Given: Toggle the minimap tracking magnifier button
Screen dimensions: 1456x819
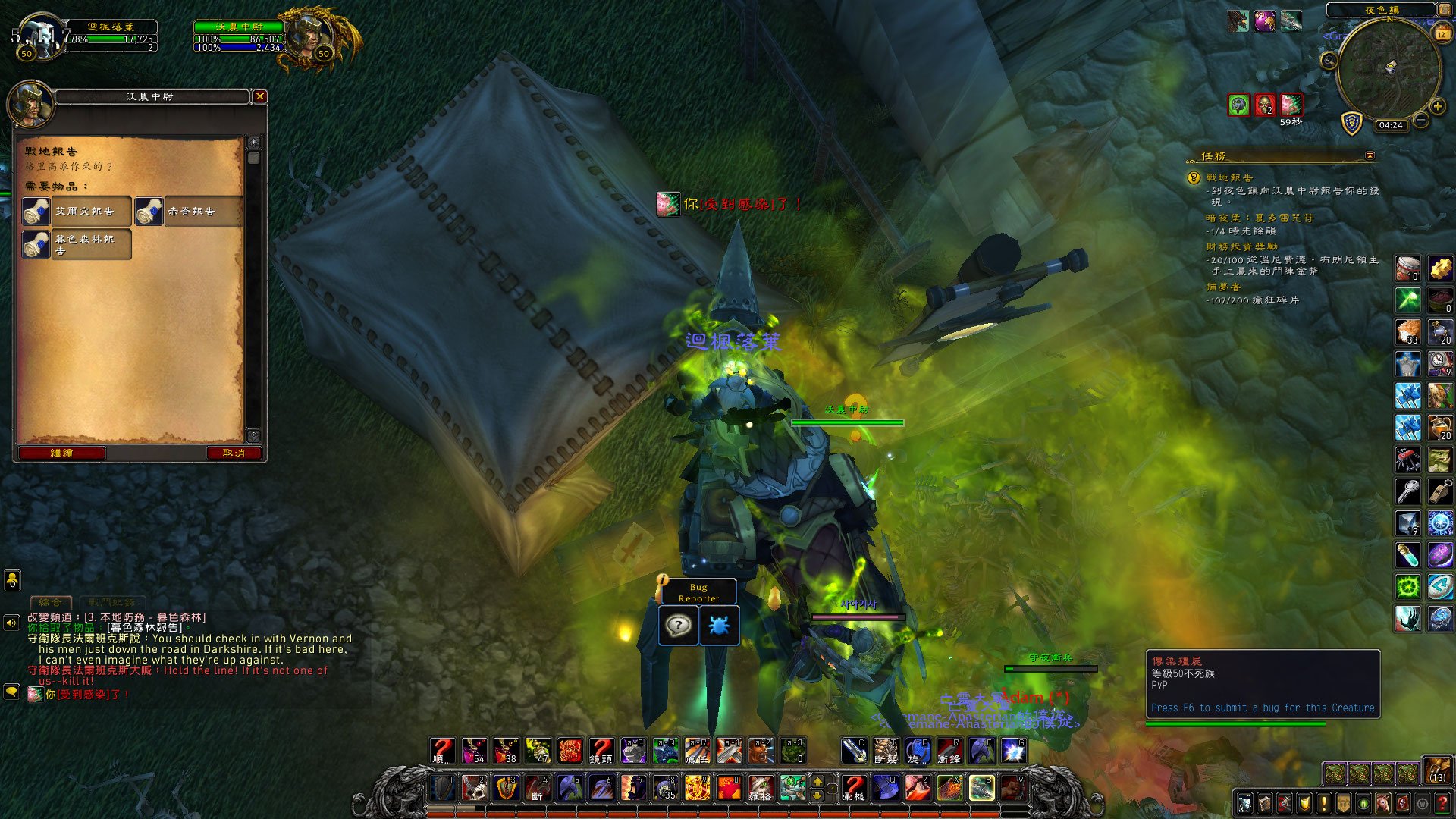Looking at the screenshot, I should tap(1329, 61).
